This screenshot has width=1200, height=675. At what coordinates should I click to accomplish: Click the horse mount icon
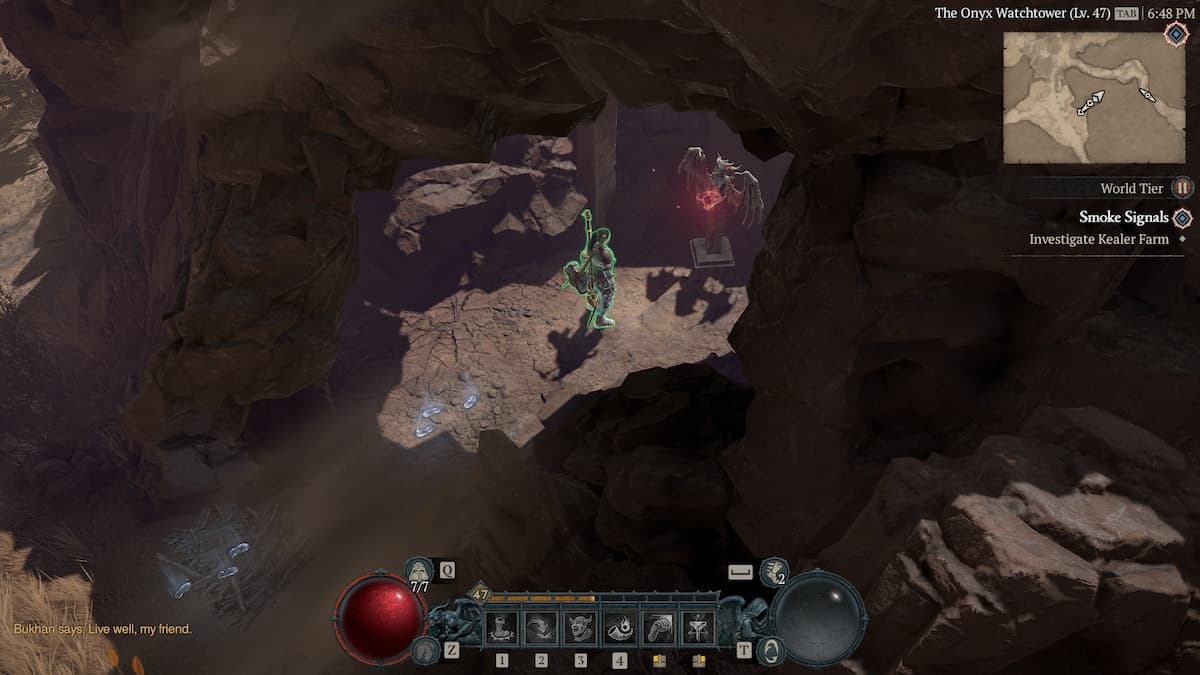coord(424,650)
